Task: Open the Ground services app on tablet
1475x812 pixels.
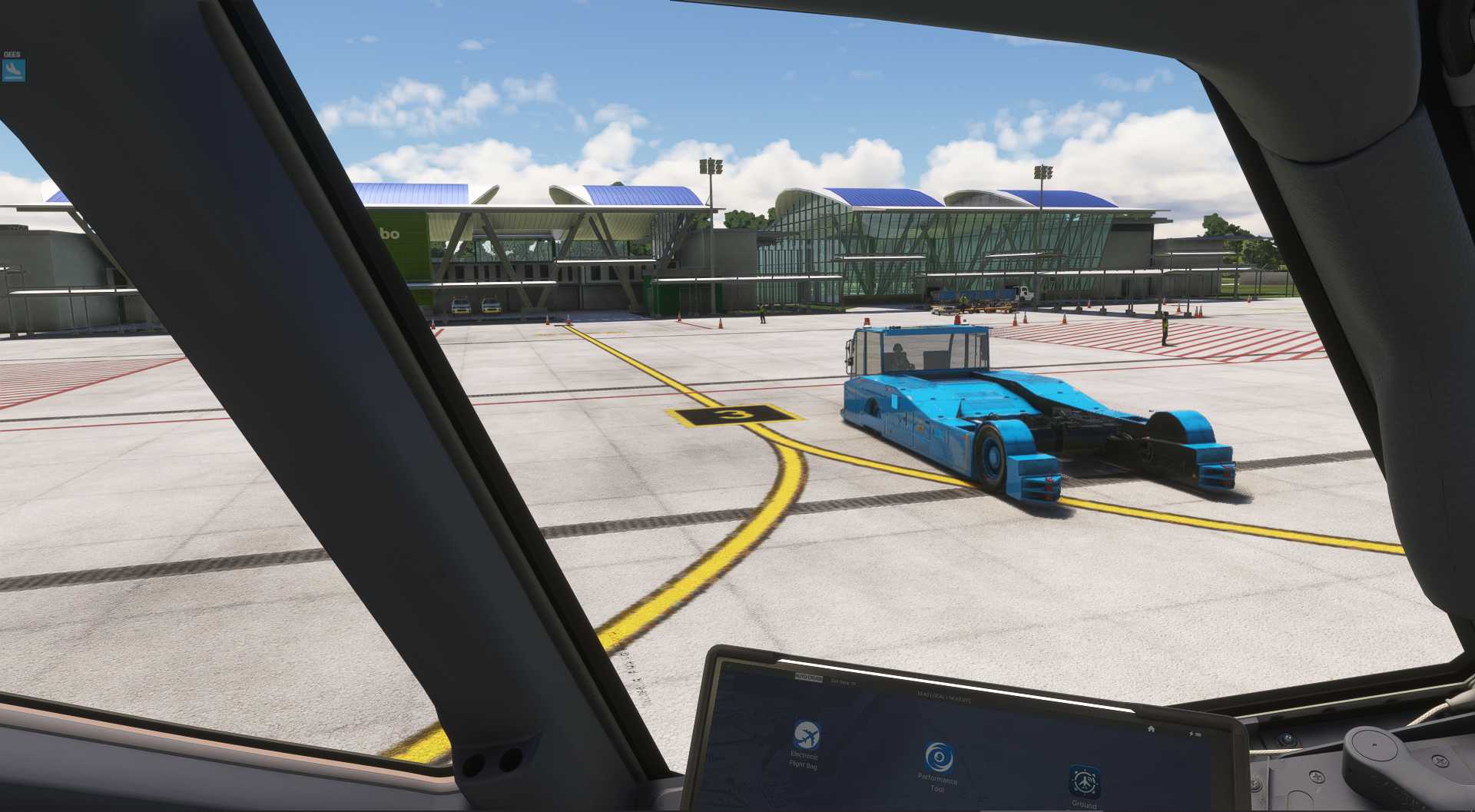Action: coord(1085,782)
